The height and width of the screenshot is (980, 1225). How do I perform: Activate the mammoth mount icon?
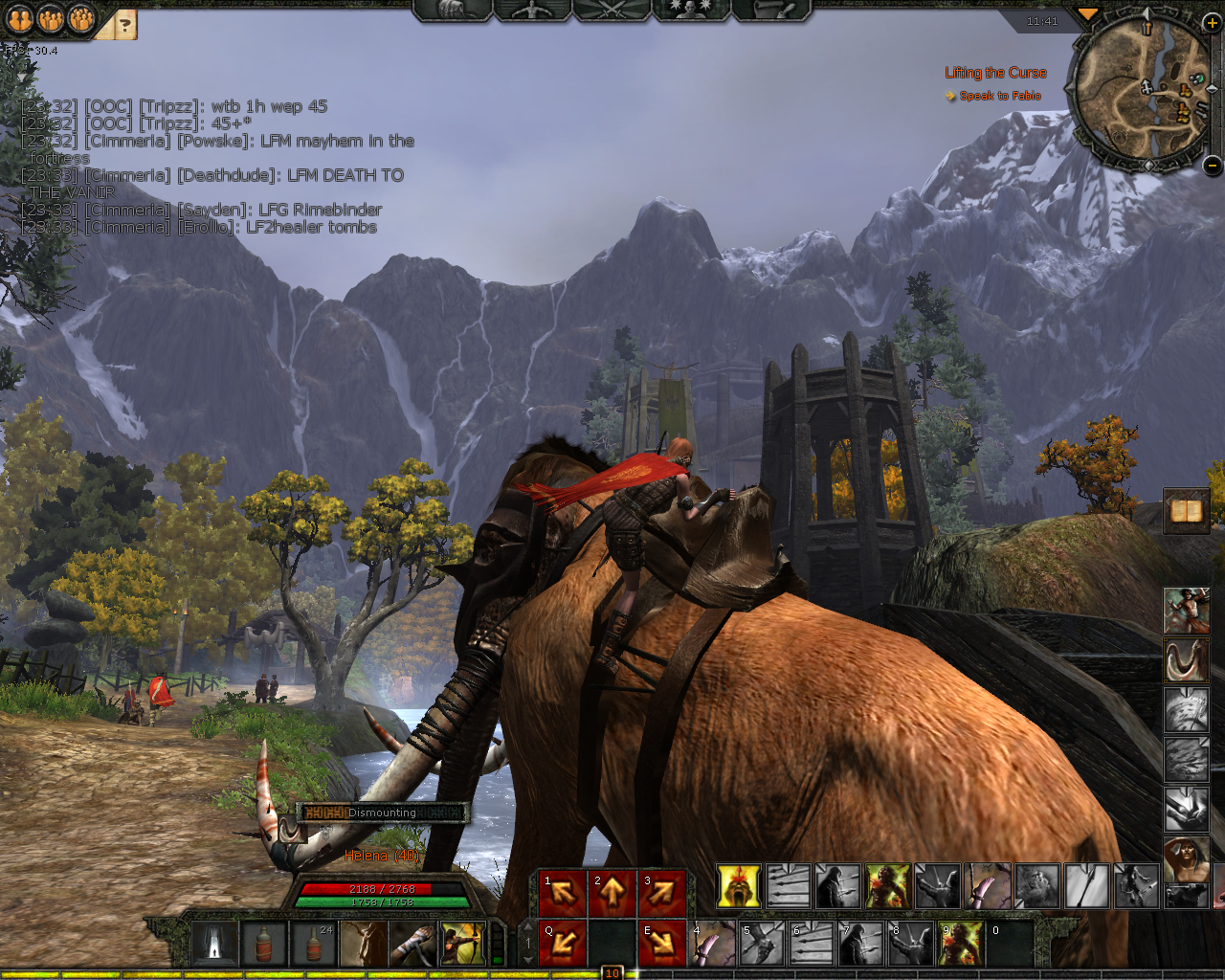(1186, 660)
